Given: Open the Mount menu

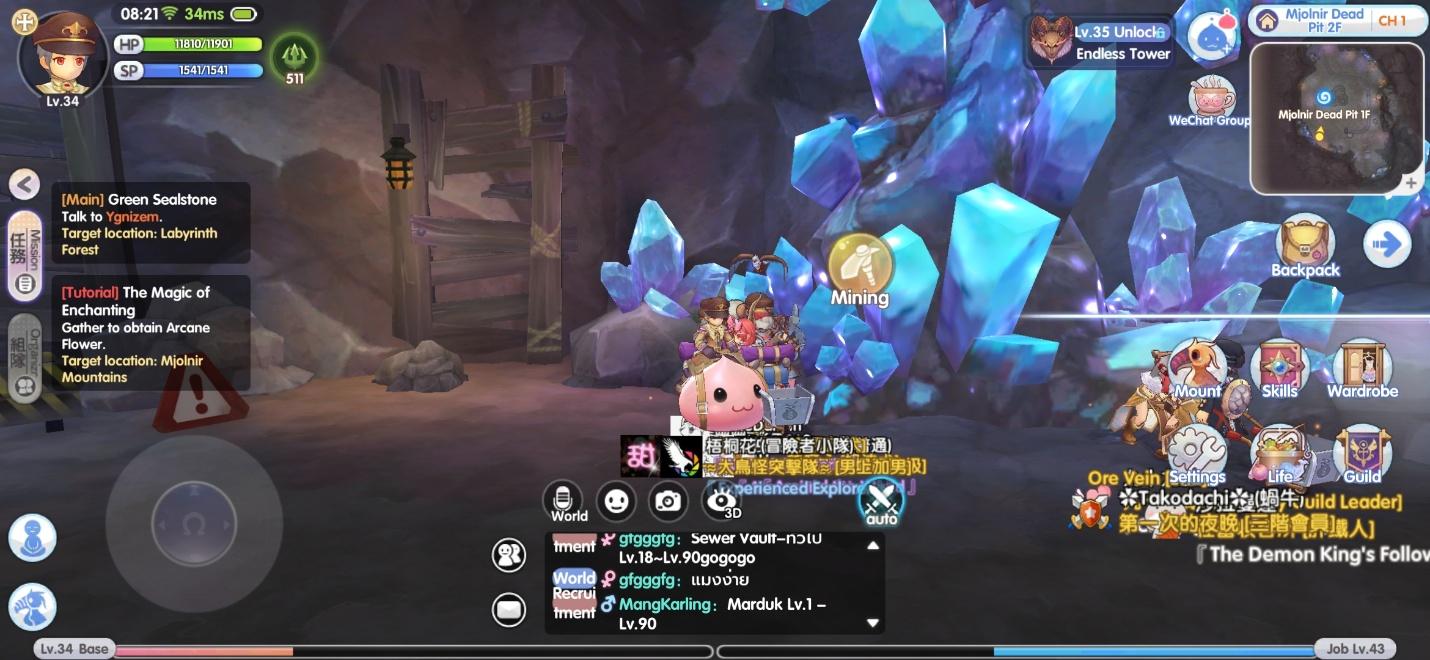Looking at the screenshot, I should [1197, 370].
